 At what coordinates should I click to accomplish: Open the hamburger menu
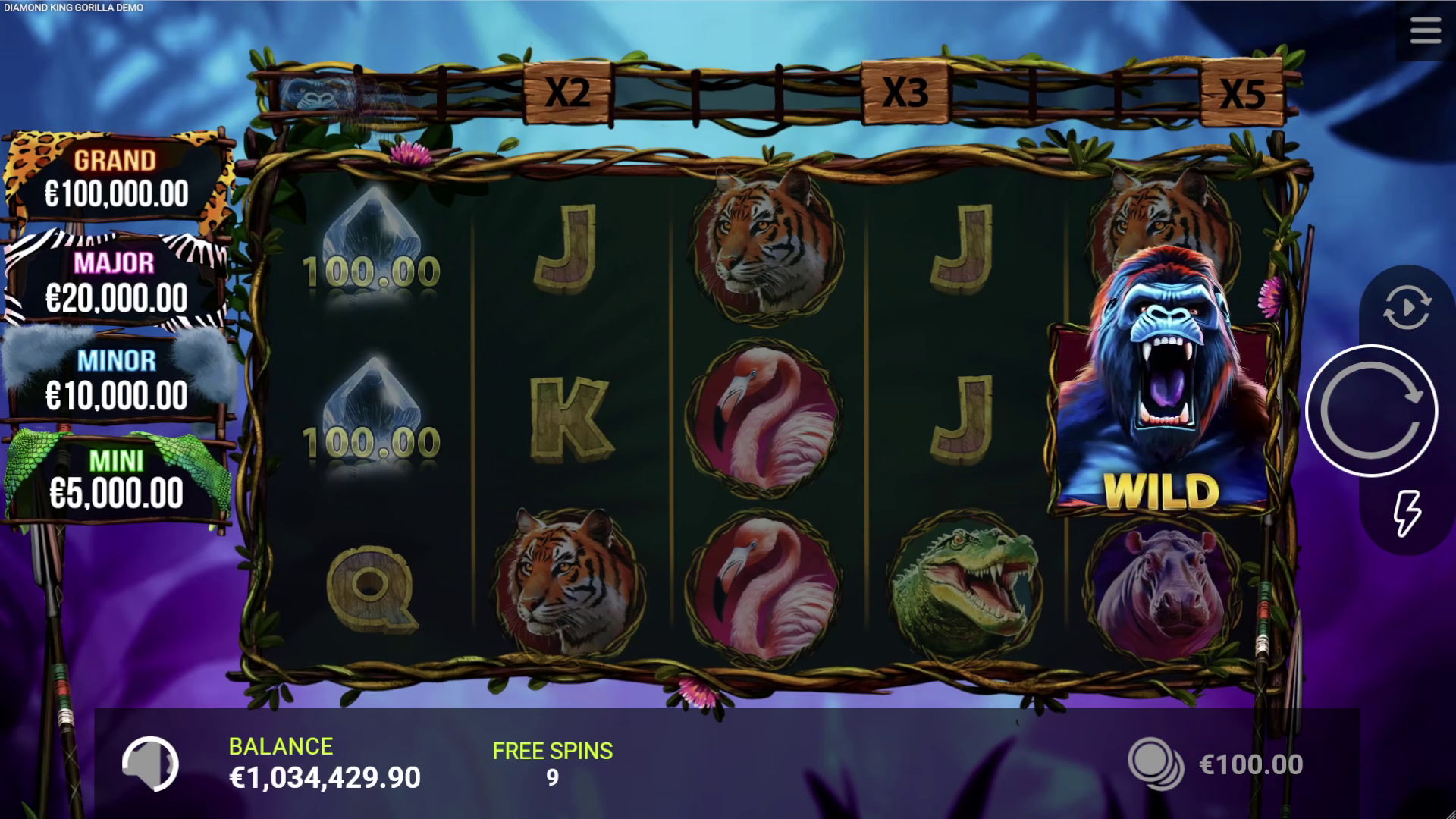(1425, 32)
